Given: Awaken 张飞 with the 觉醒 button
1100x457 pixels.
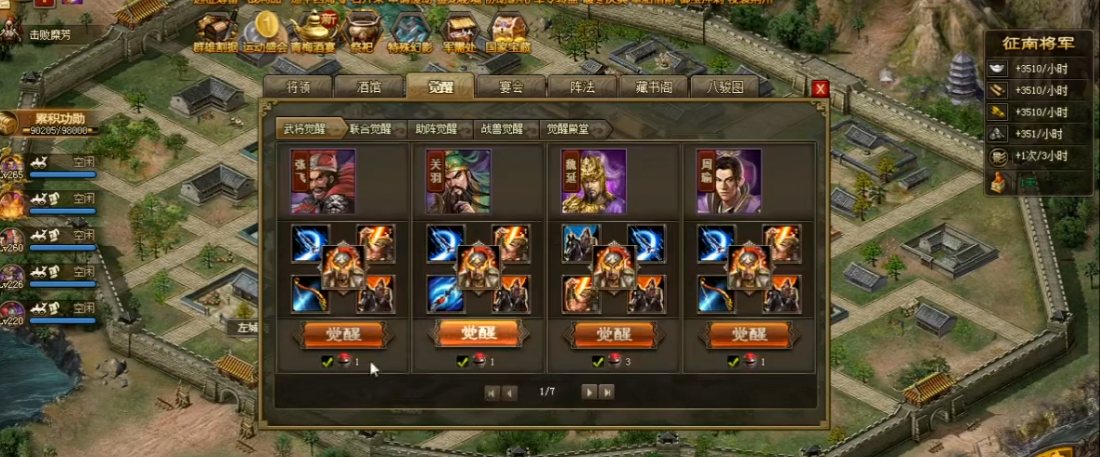Looking at the screenshot, I should point(342,333).
